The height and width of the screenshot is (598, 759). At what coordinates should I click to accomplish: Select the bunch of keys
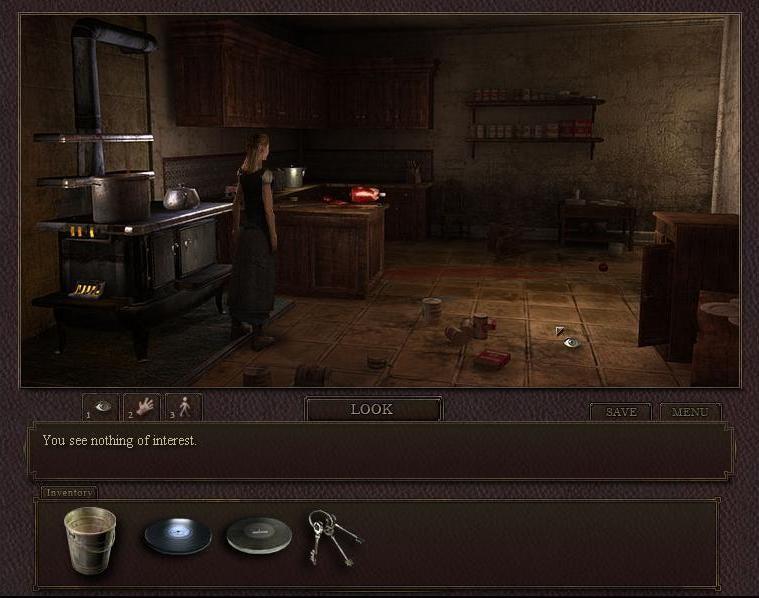pos(333,536)
